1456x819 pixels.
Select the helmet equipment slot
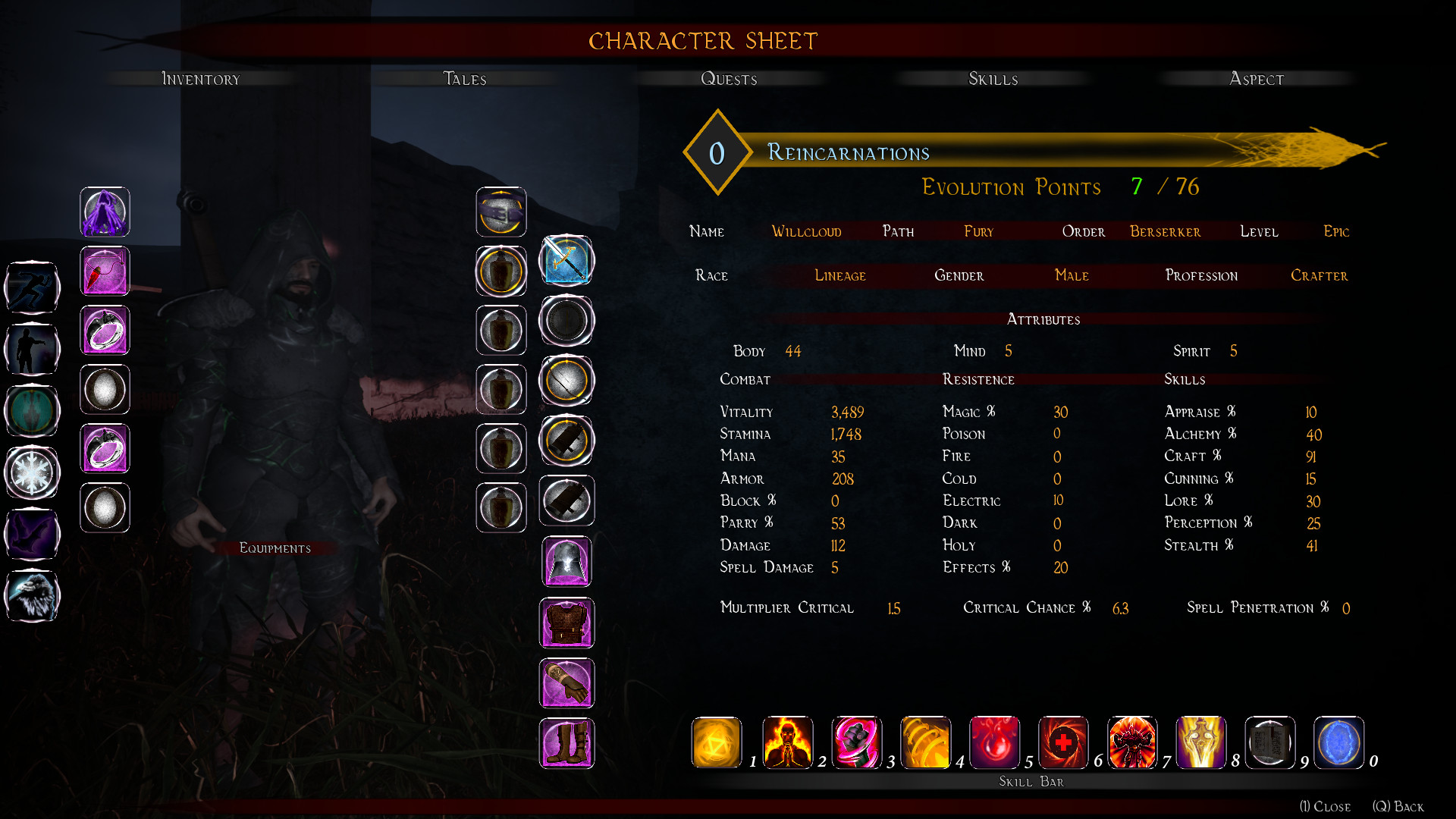tap(566, 562)
